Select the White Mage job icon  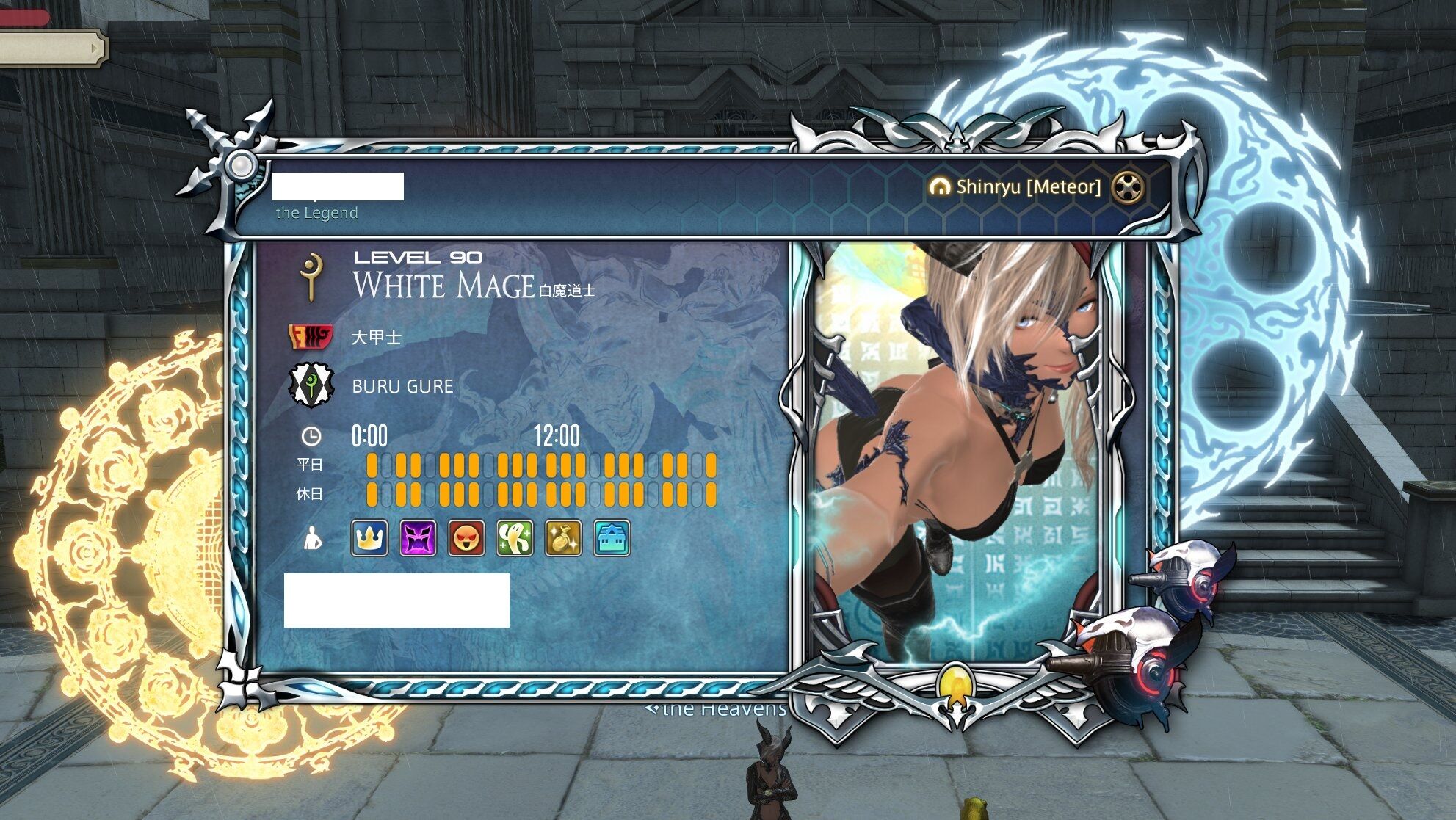click(x=312, y=276)
